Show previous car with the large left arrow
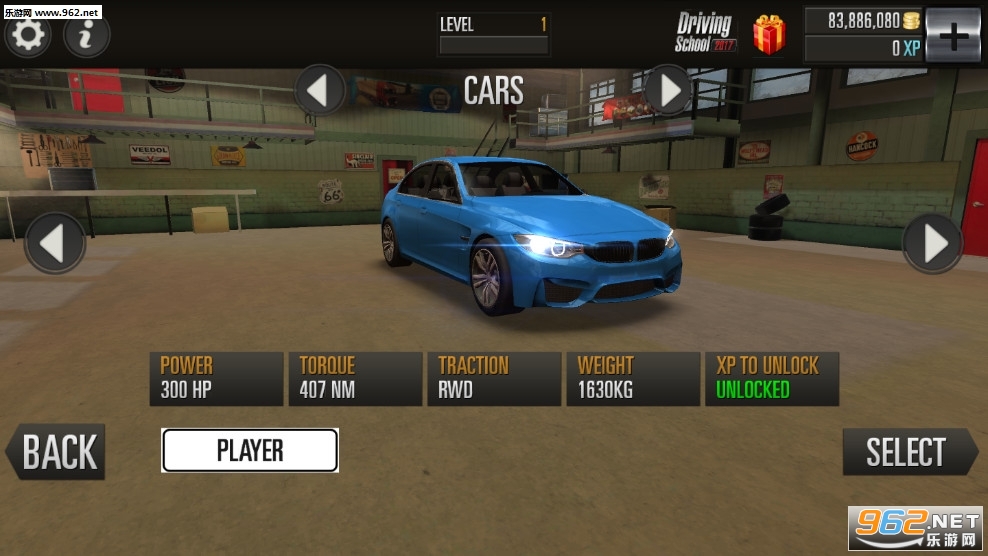The height and width of the screenshot is (556, 988). tap(55, 243)
